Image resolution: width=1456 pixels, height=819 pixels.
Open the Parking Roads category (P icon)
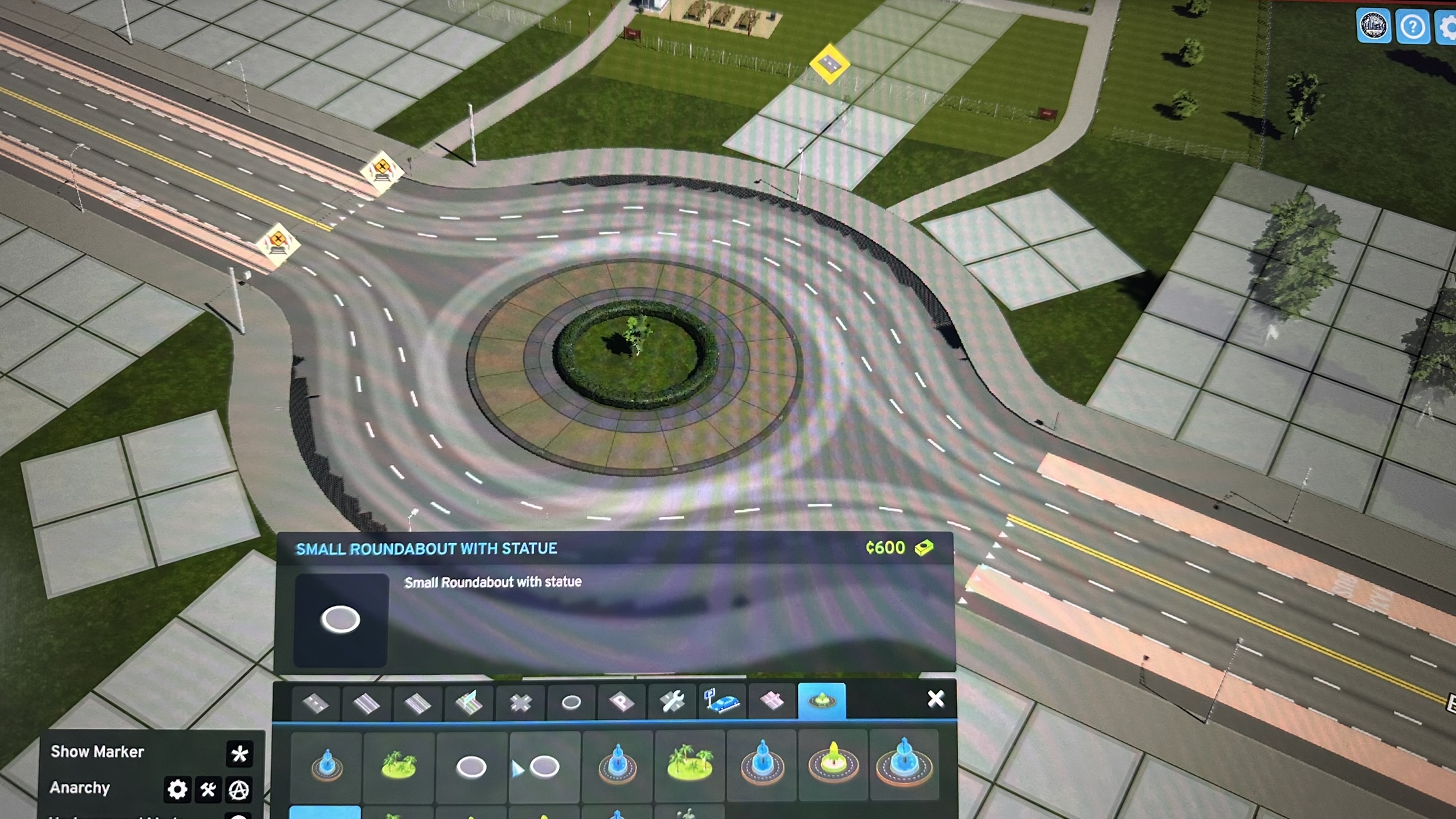(621, 702)
